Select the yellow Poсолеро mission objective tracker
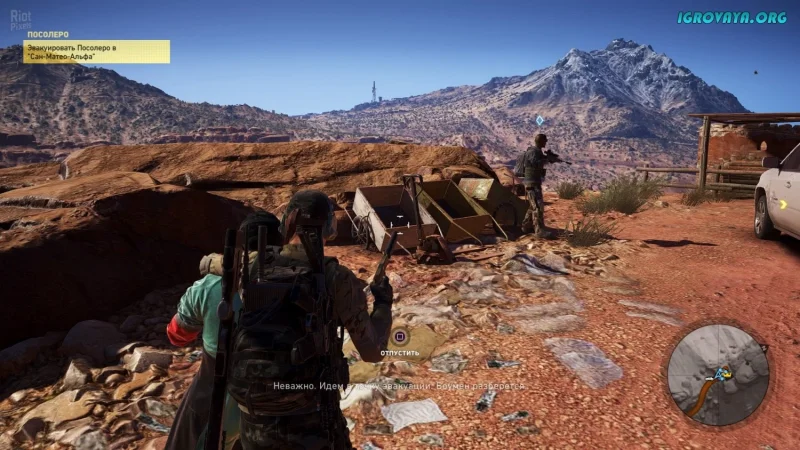The image size is (800, 450). (96, 51)
